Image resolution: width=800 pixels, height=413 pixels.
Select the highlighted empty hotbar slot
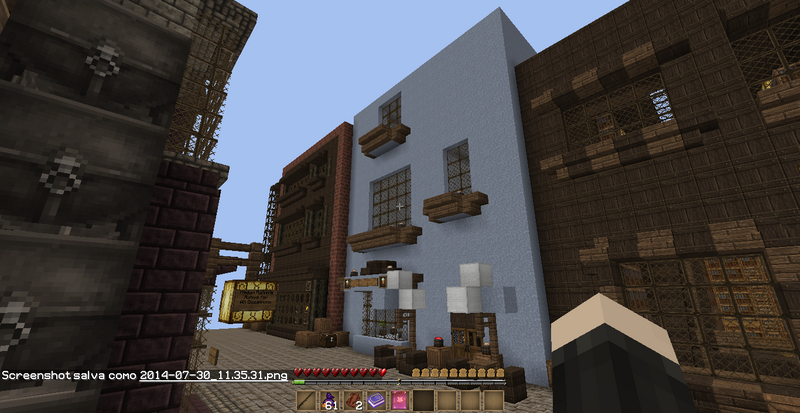click(x=425, y=401)
